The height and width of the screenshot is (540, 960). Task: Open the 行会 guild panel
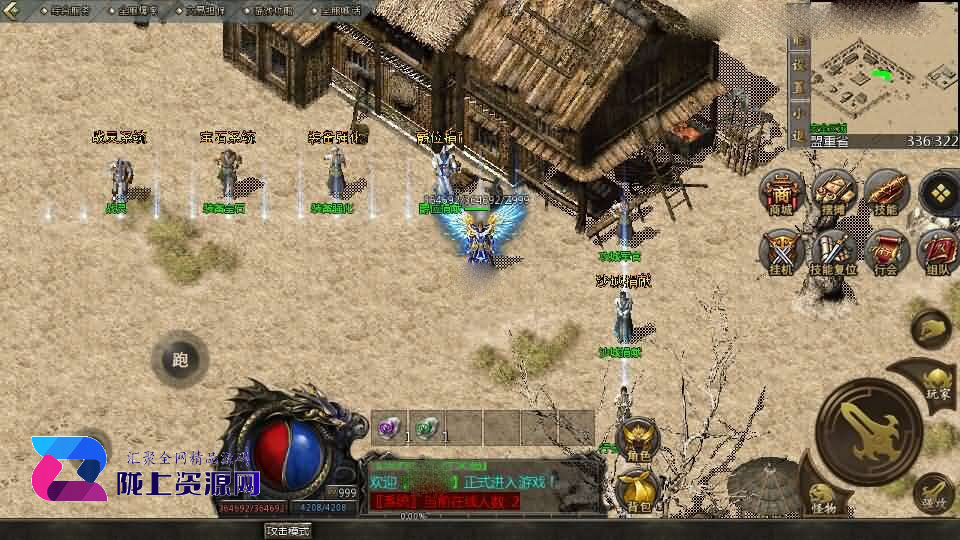pos(886,250)
